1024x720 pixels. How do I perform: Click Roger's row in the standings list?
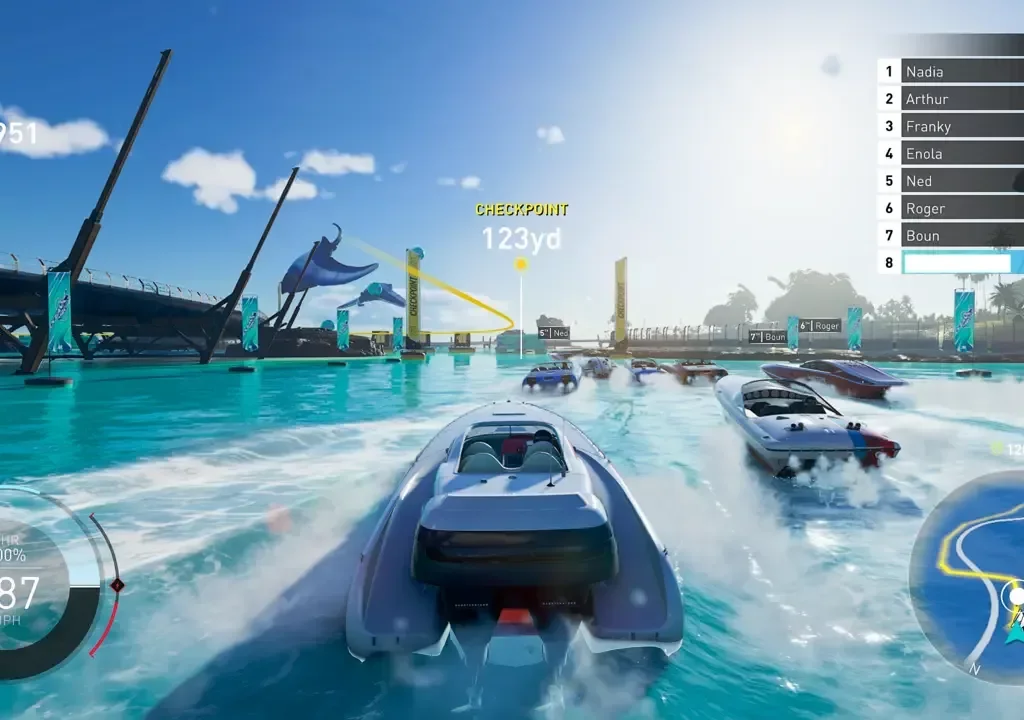tap(960, 208)
